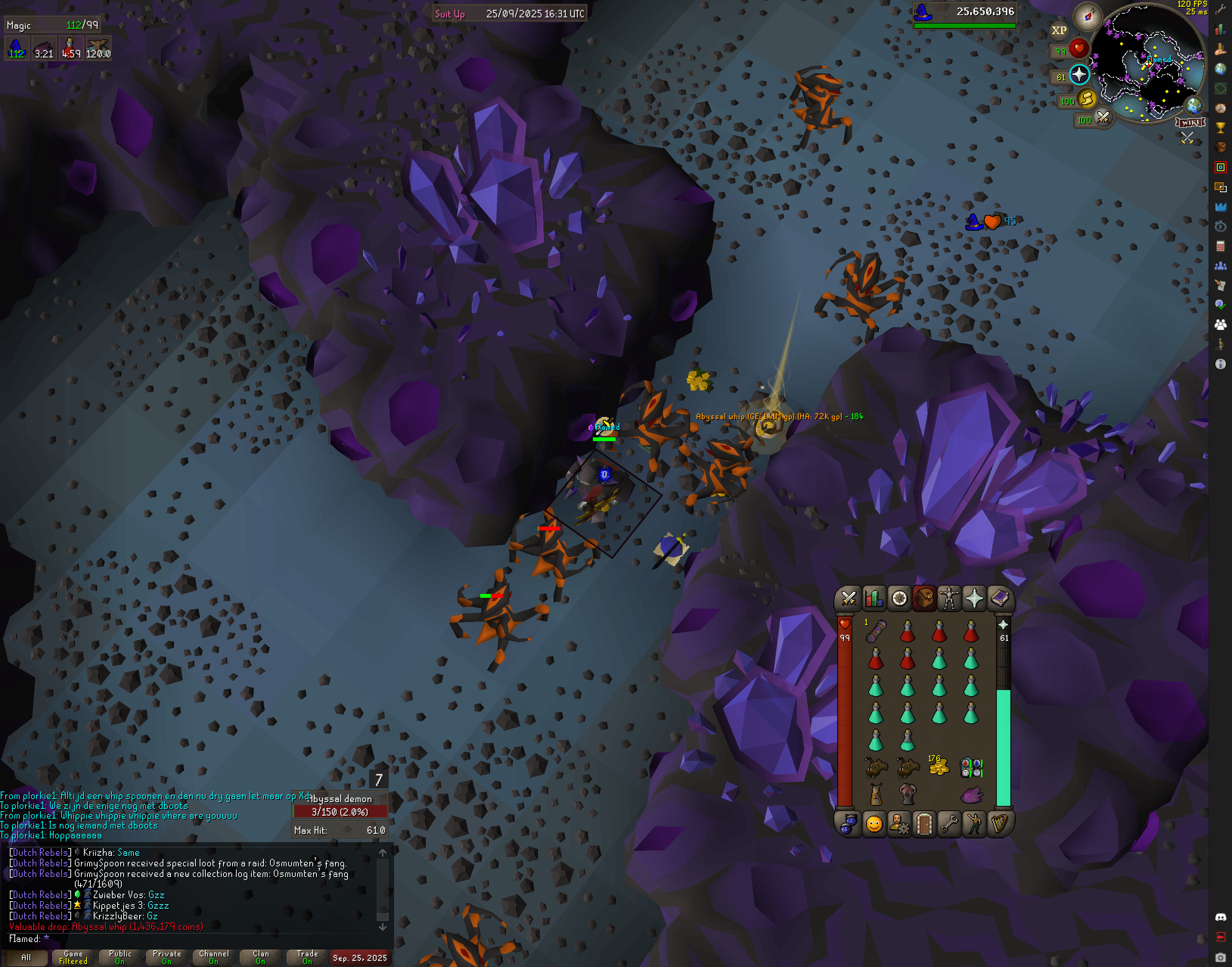Open the Worn Equipment tab

949,599
